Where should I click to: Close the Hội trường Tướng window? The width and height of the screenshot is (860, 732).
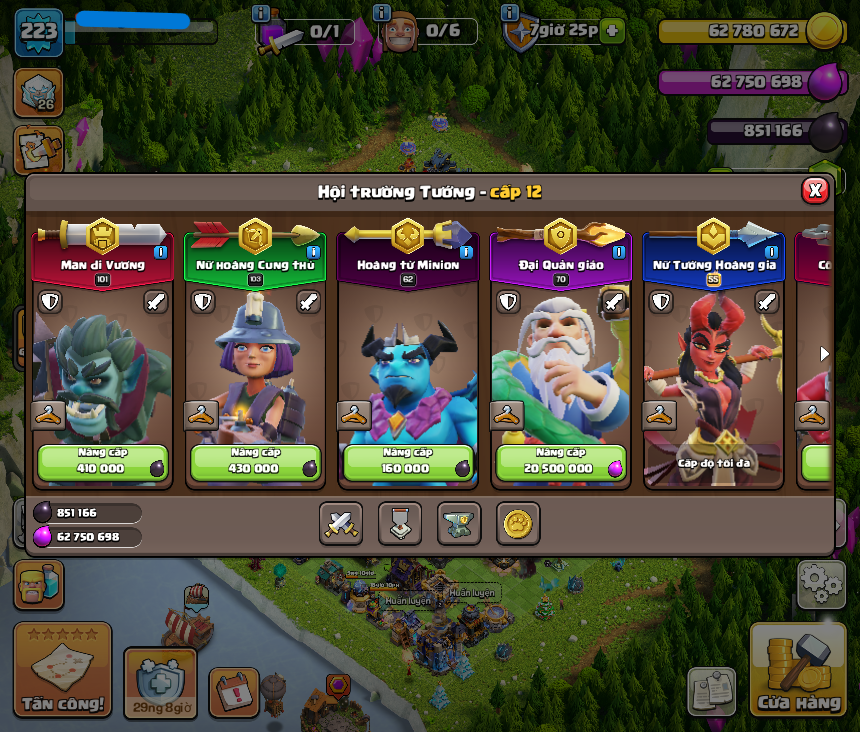(x=815, y=191)
